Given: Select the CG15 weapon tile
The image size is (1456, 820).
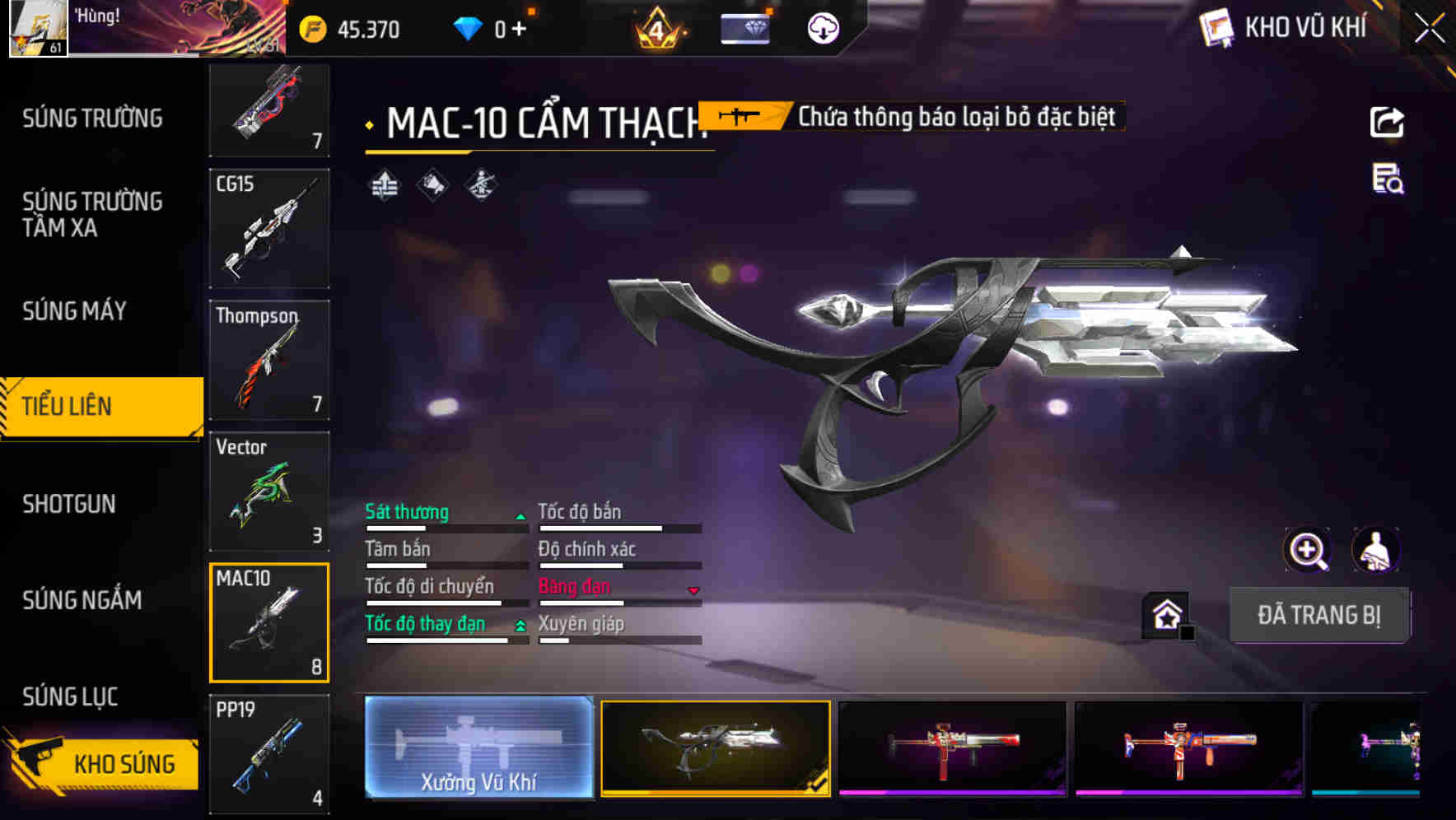Looking at the screenshot, I should [269, 229].
